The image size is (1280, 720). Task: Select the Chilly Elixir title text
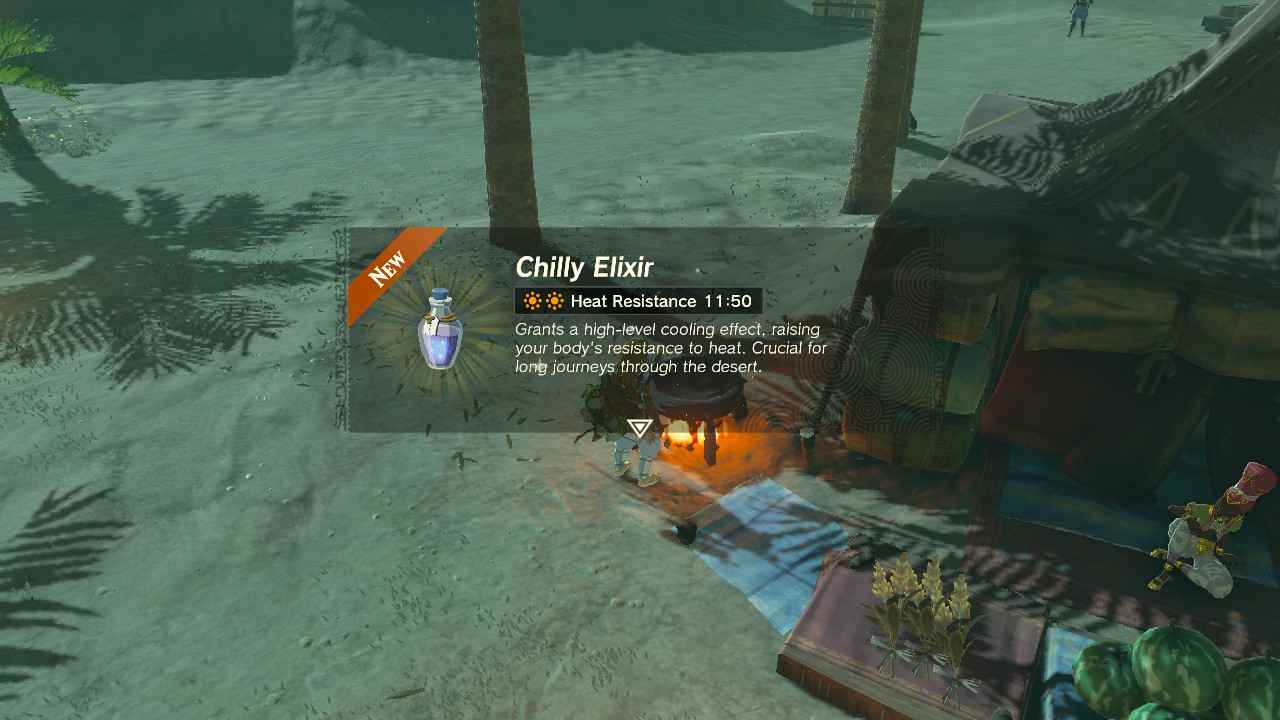[x=584, y=268]
